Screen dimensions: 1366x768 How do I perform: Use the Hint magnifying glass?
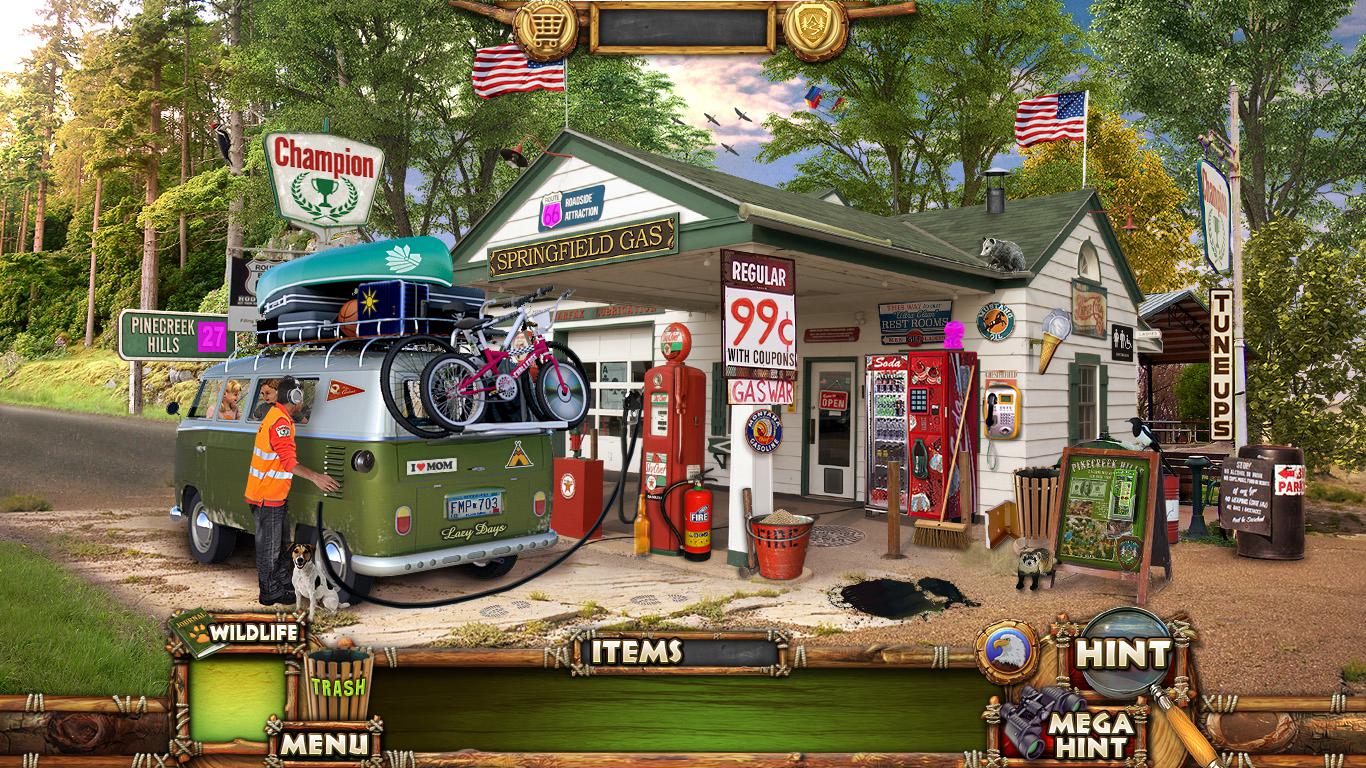[1124, 655]
